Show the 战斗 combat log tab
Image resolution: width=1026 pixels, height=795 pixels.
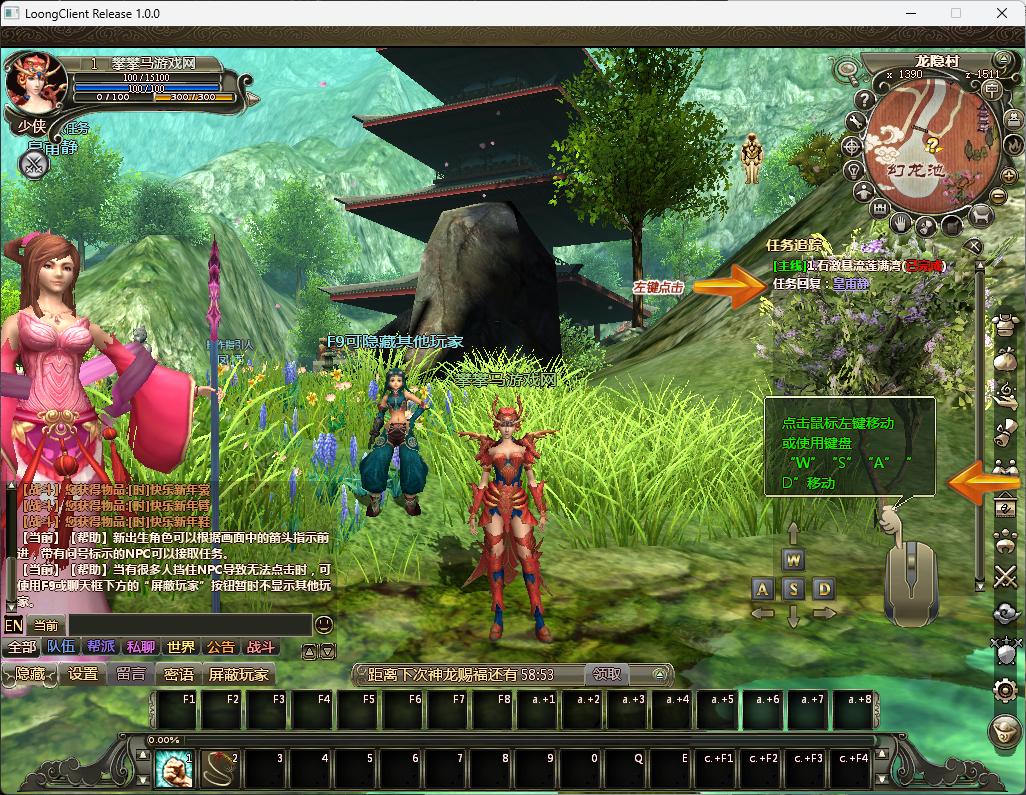pos(261,647)
